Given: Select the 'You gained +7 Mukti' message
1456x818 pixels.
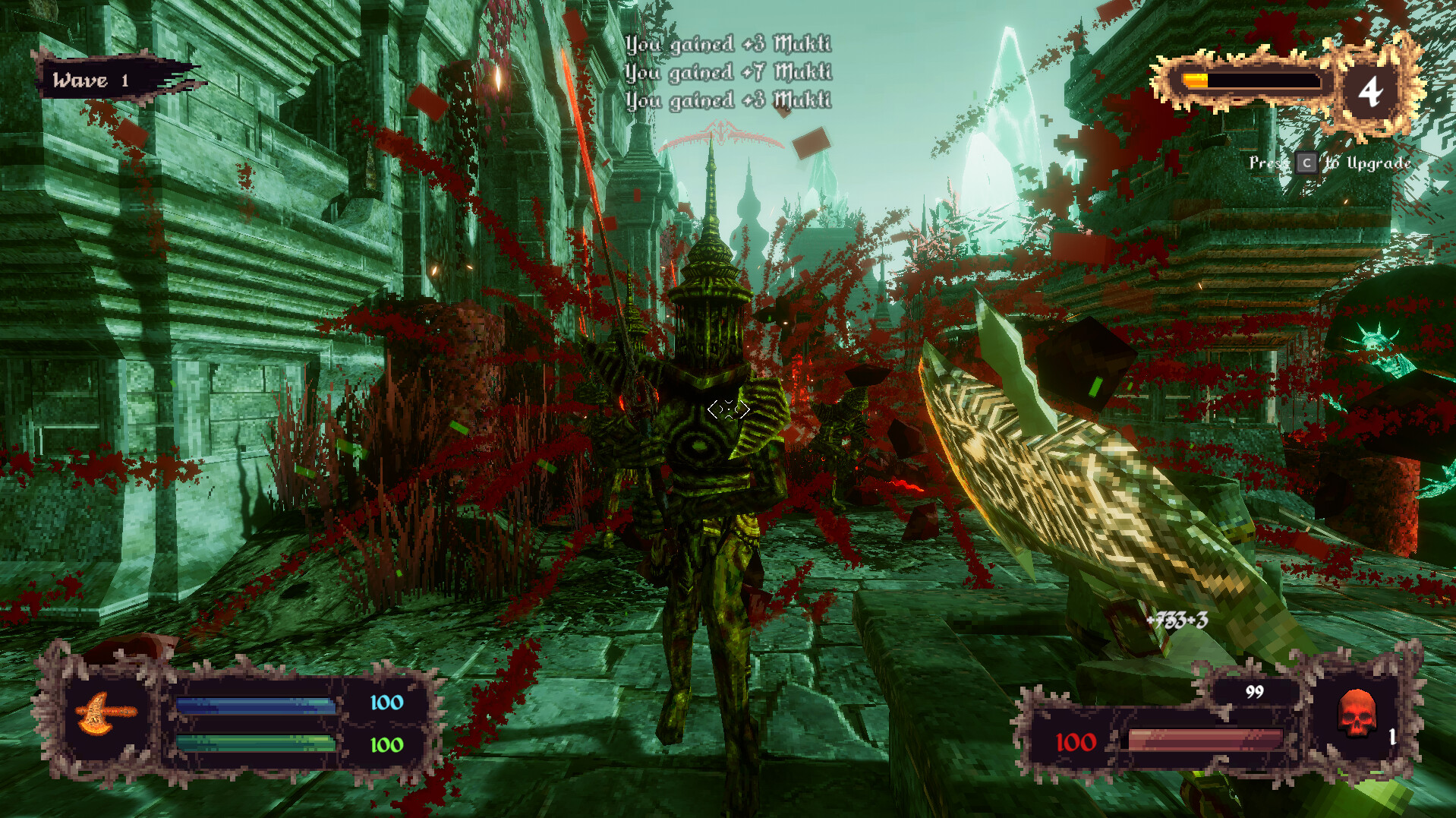Looking at the screenshot, I should [727, 73].
